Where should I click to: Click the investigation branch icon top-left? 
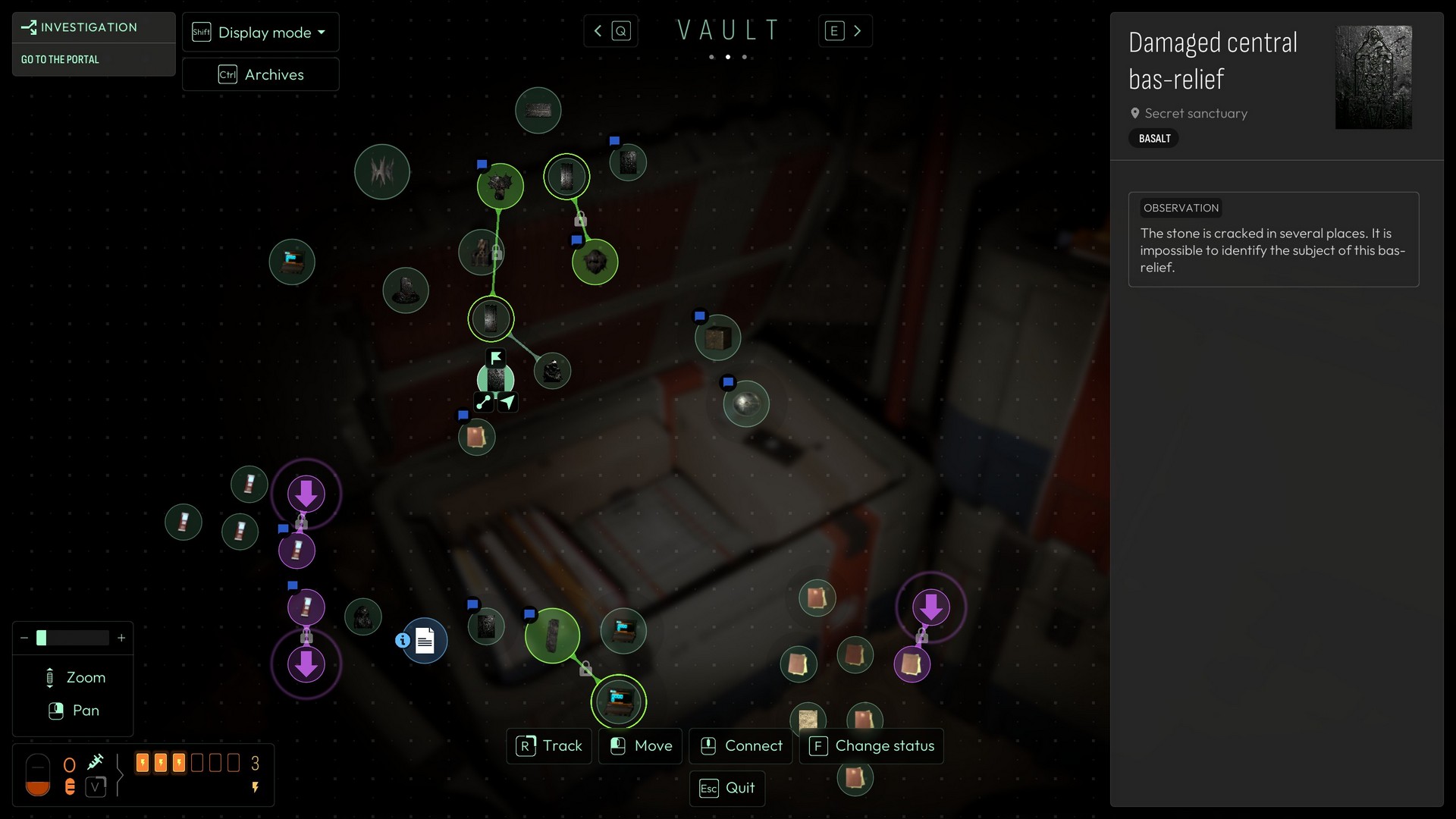[x=29, y=27]
